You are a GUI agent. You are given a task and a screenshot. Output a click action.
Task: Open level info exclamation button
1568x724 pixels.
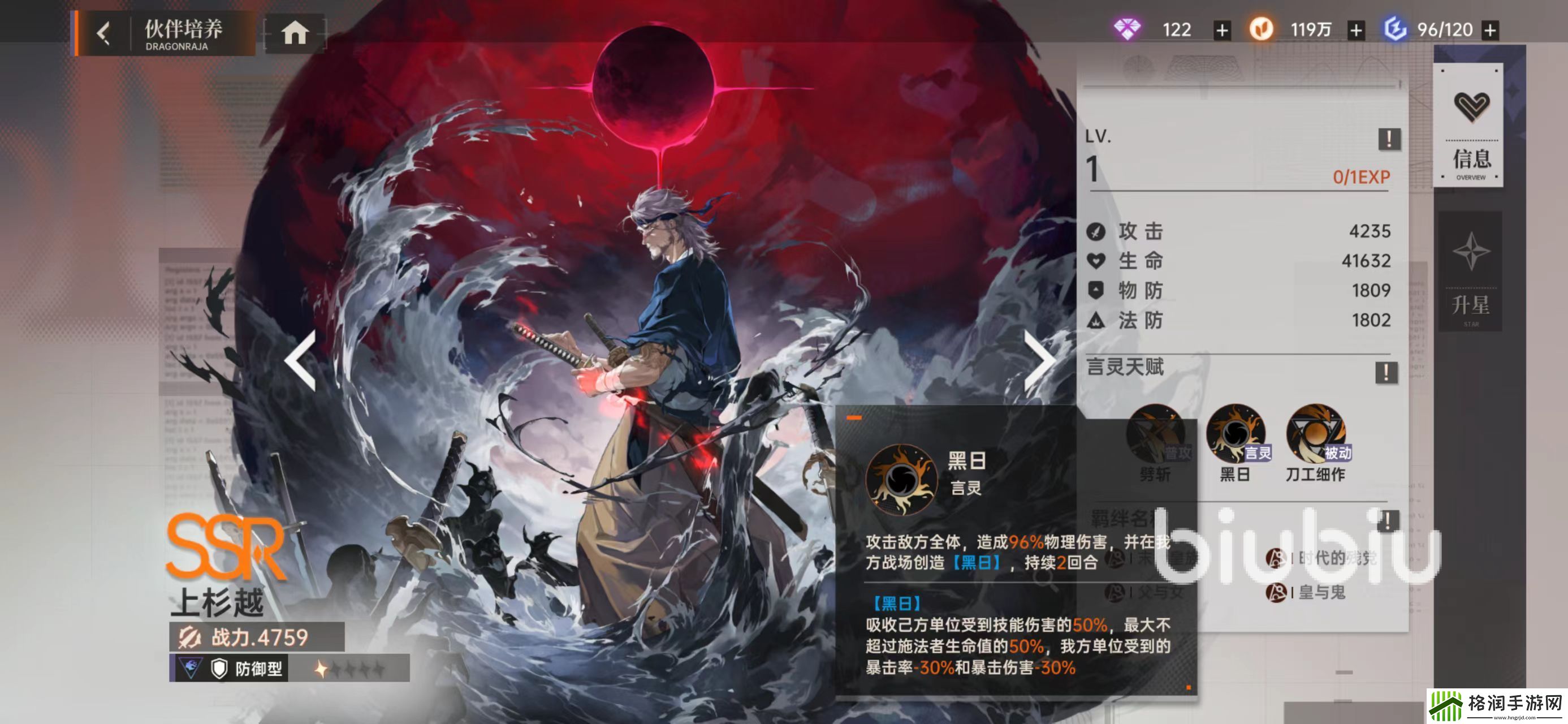tap(1388, 139)
